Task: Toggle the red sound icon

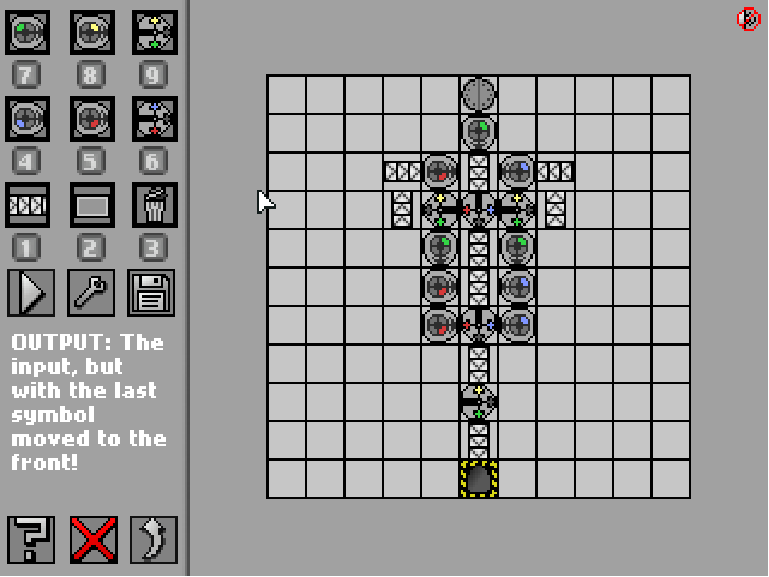Action: (748, 19)
